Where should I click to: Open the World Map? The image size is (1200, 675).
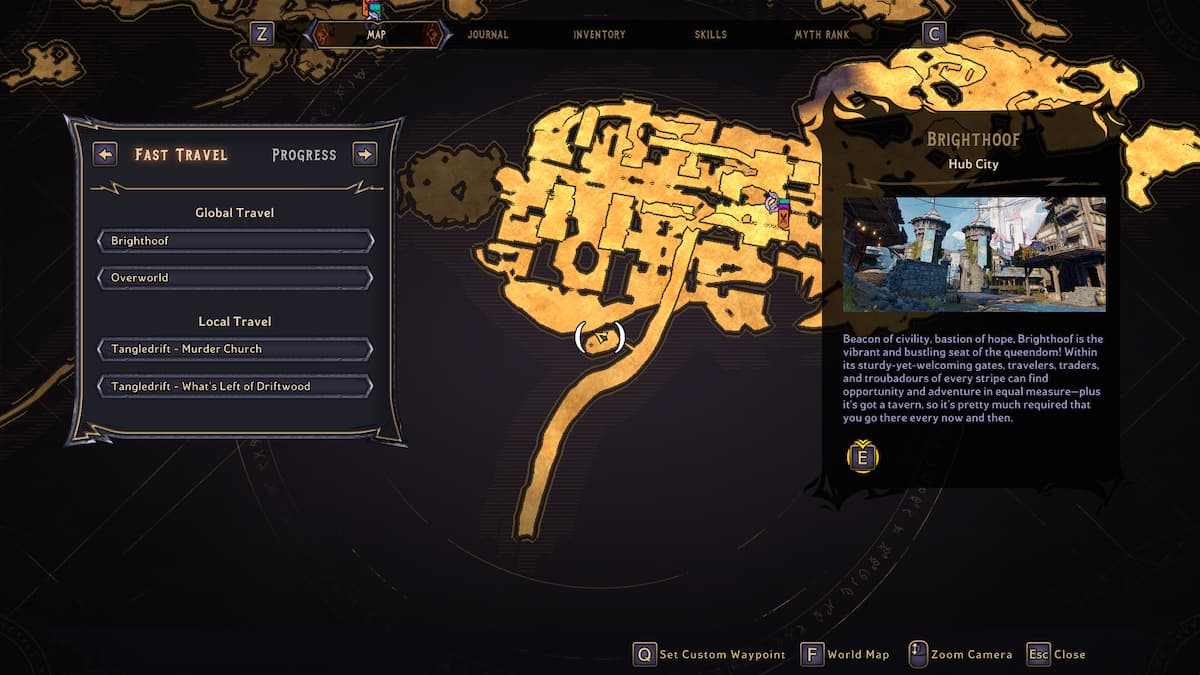846,654
